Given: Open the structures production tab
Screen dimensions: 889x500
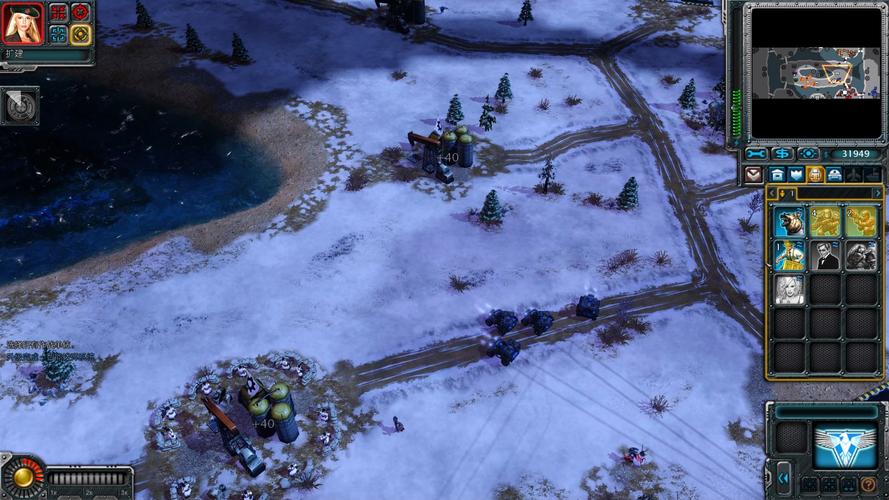Looking at the screenshot, I should pos(777,175).
